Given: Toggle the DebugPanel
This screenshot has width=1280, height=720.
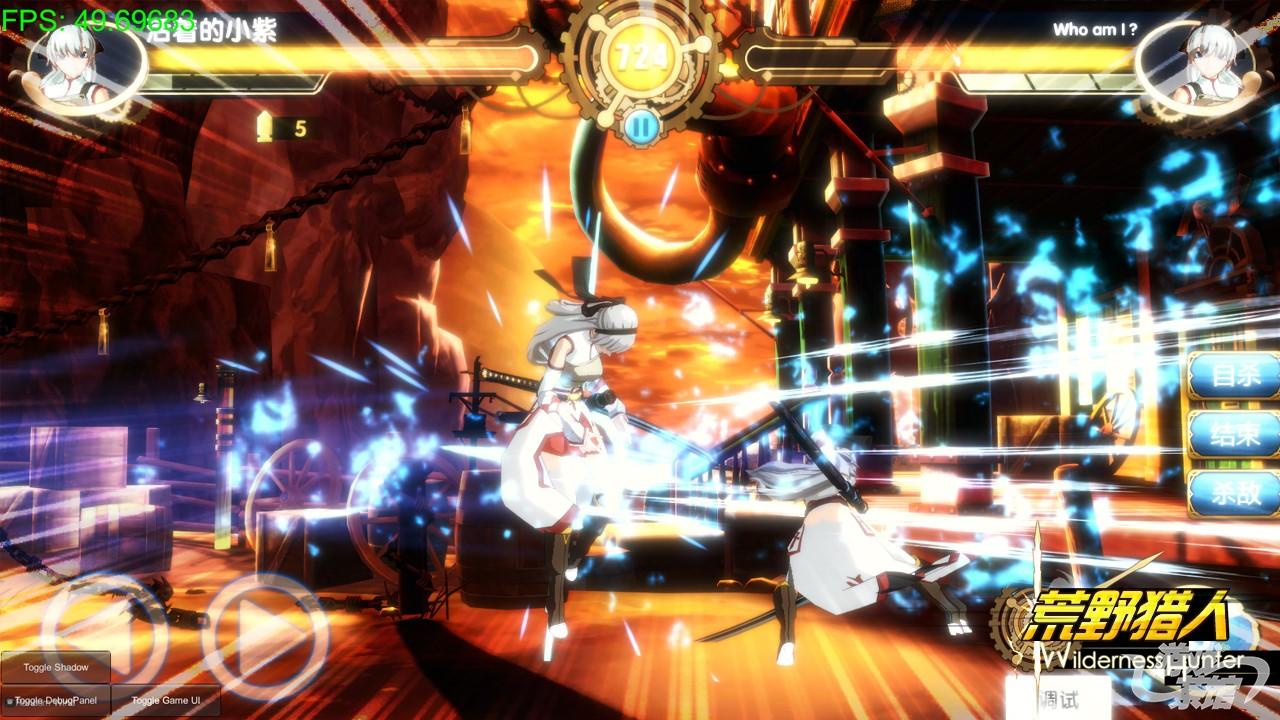Looking at the screenshot, I should coord(56,701).
